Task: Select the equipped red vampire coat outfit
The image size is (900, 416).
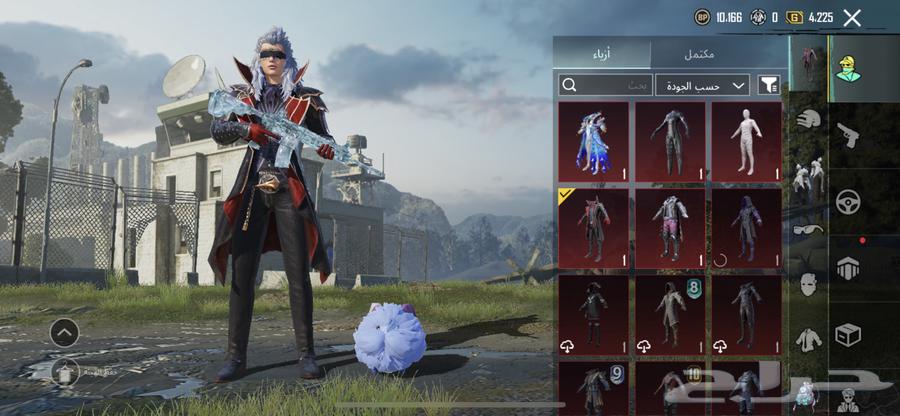Action: [x=593, y=228]
